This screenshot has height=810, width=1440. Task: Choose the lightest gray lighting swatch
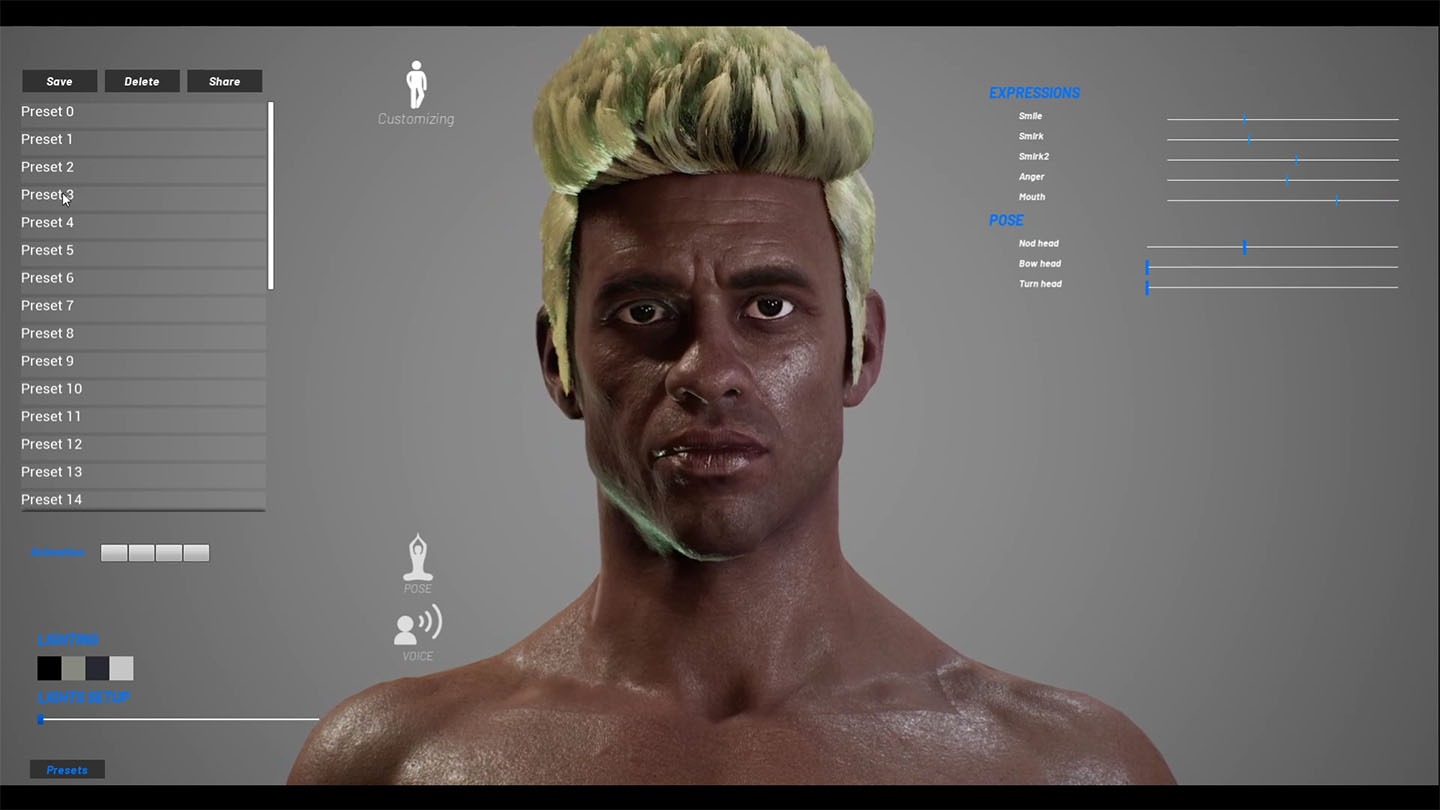(x=121, y=668)
